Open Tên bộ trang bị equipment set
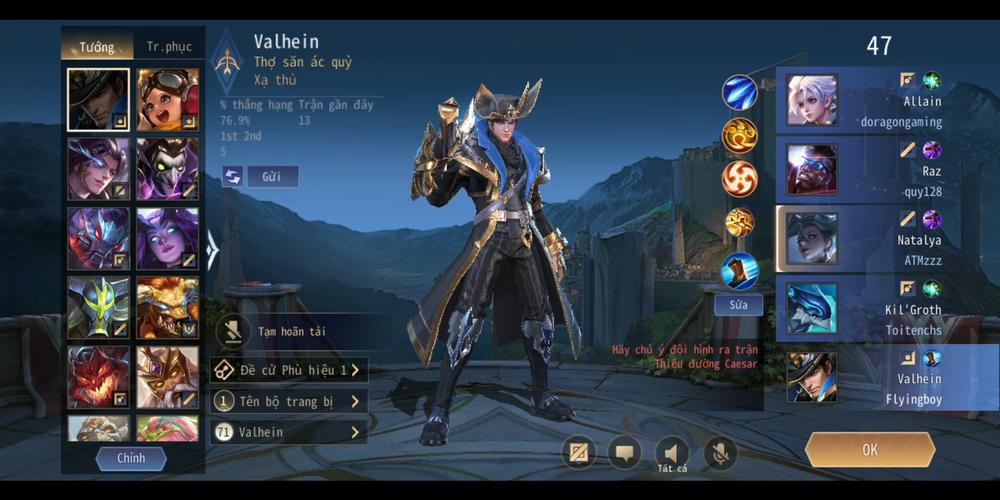Viewport: 1000px width, 500px height. [289, 402]
